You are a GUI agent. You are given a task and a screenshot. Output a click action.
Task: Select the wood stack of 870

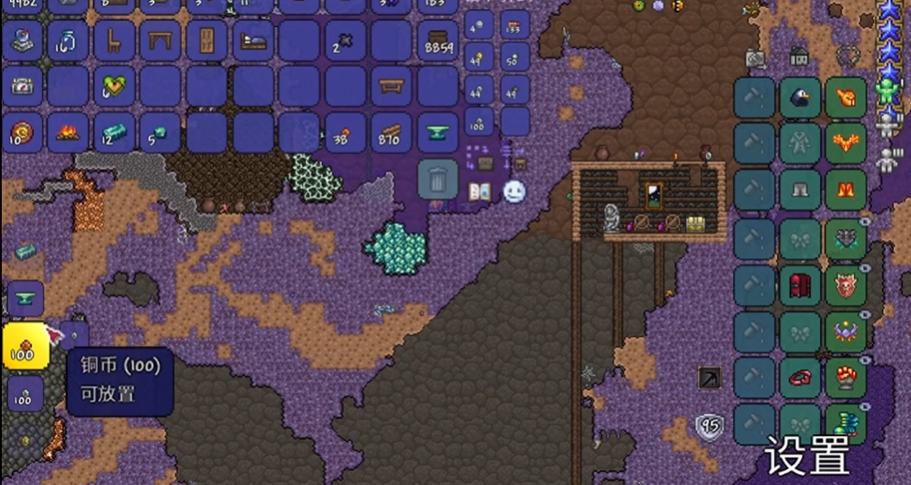[391, 132]
